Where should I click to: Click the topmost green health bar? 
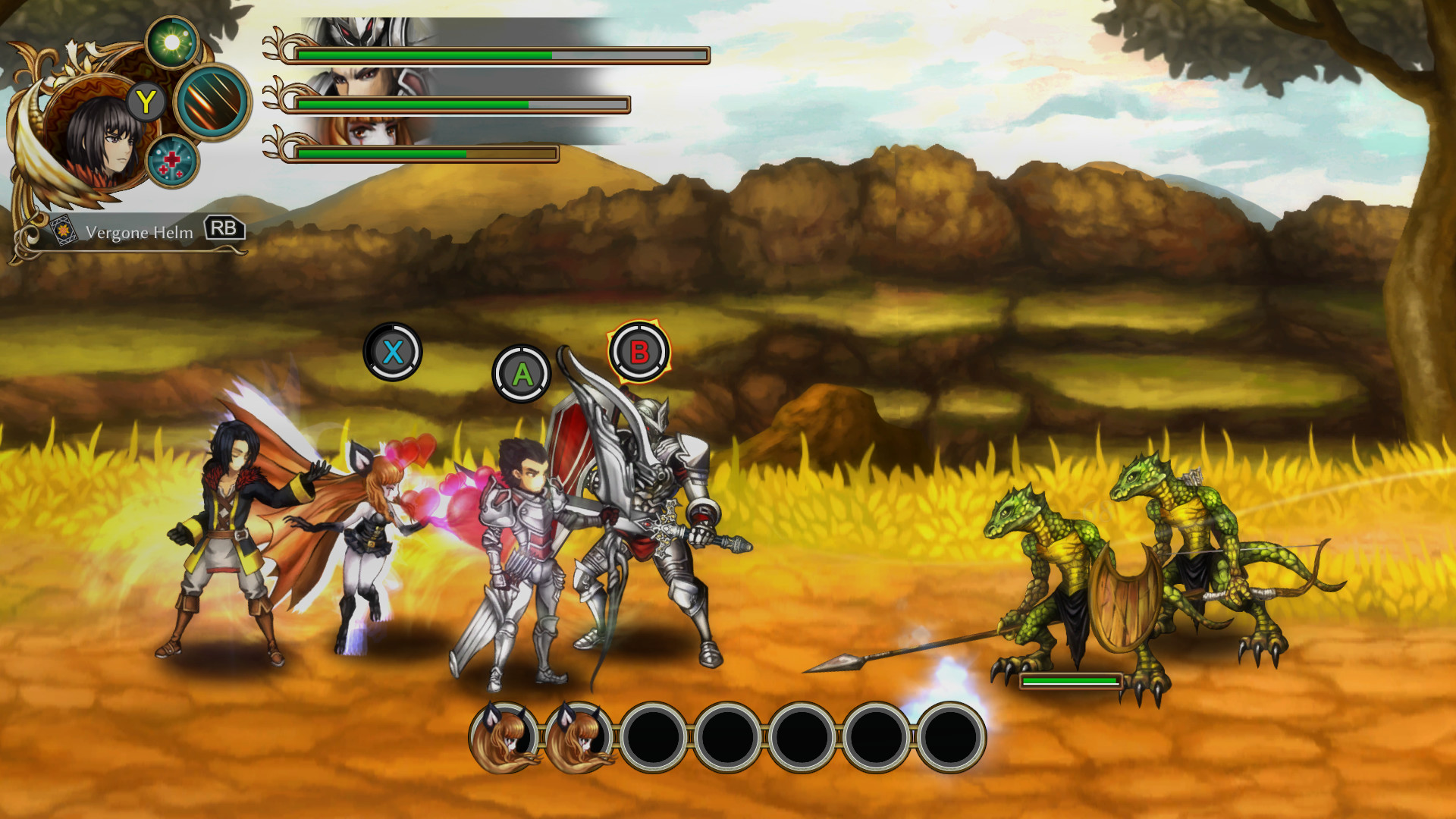tap(425, 55)
